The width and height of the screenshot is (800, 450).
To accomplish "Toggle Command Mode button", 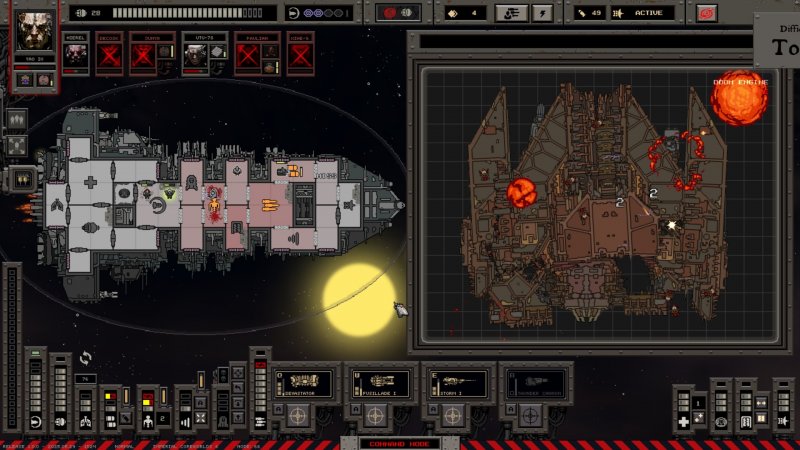I will click(x=399, y=443).
